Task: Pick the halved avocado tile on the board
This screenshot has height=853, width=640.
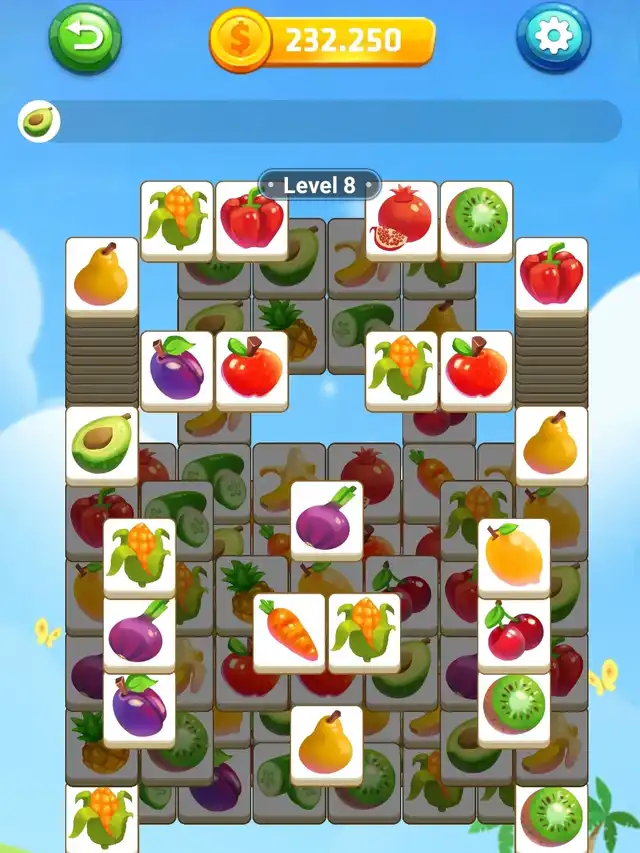Action: coord(102,442)
